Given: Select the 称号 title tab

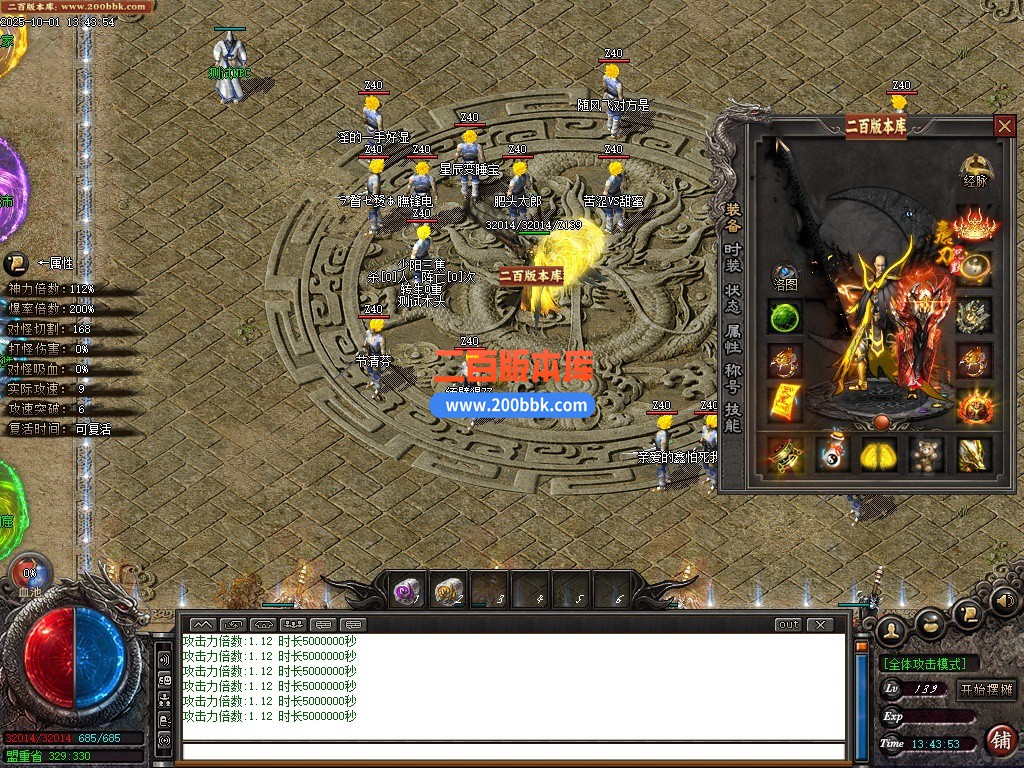Looking at the screenshot, I should click(x=733, y=378).
